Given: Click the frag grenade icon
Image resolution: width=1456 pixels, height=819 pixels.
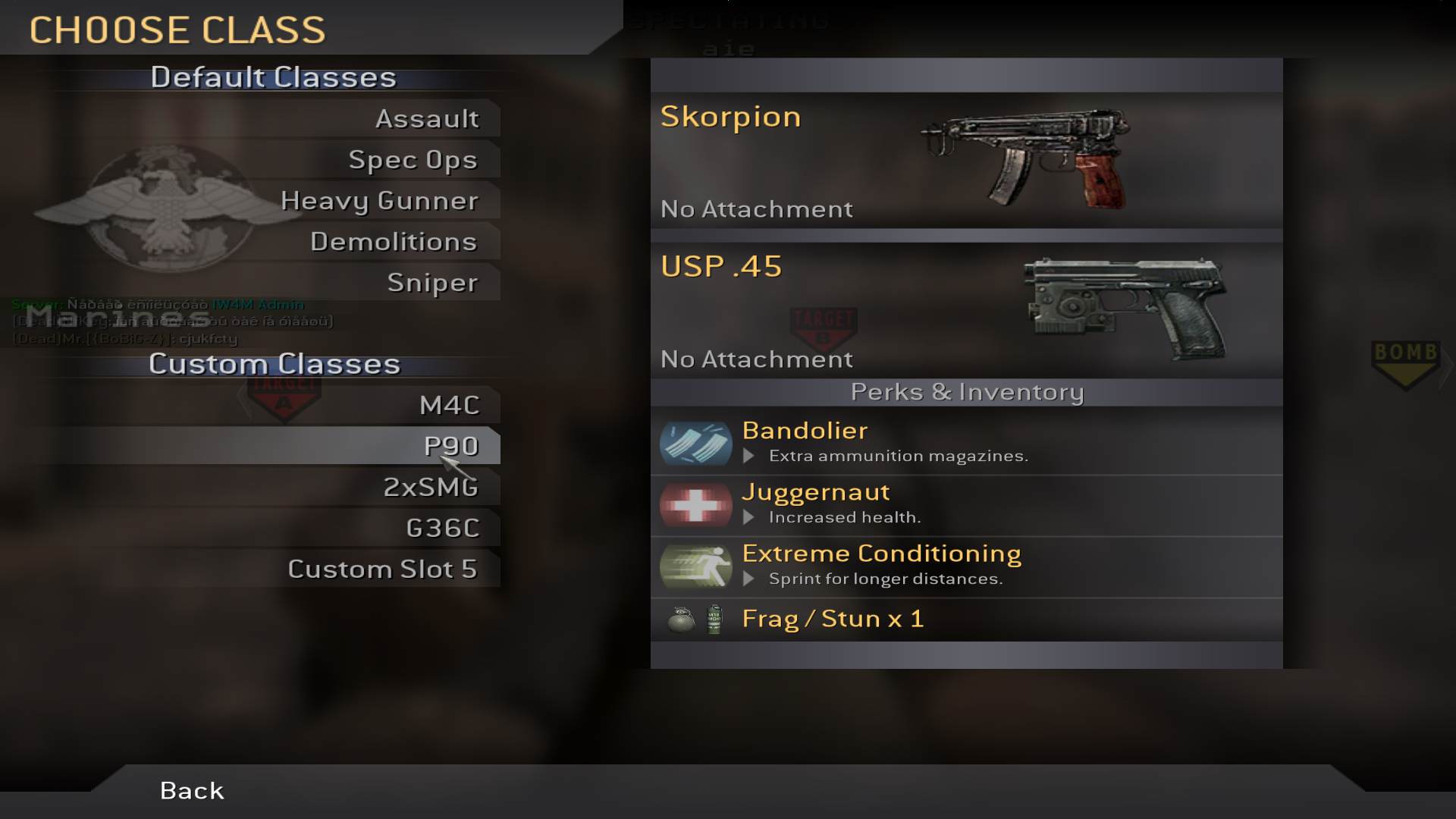Looking at the screenshot, I should 681,619.
